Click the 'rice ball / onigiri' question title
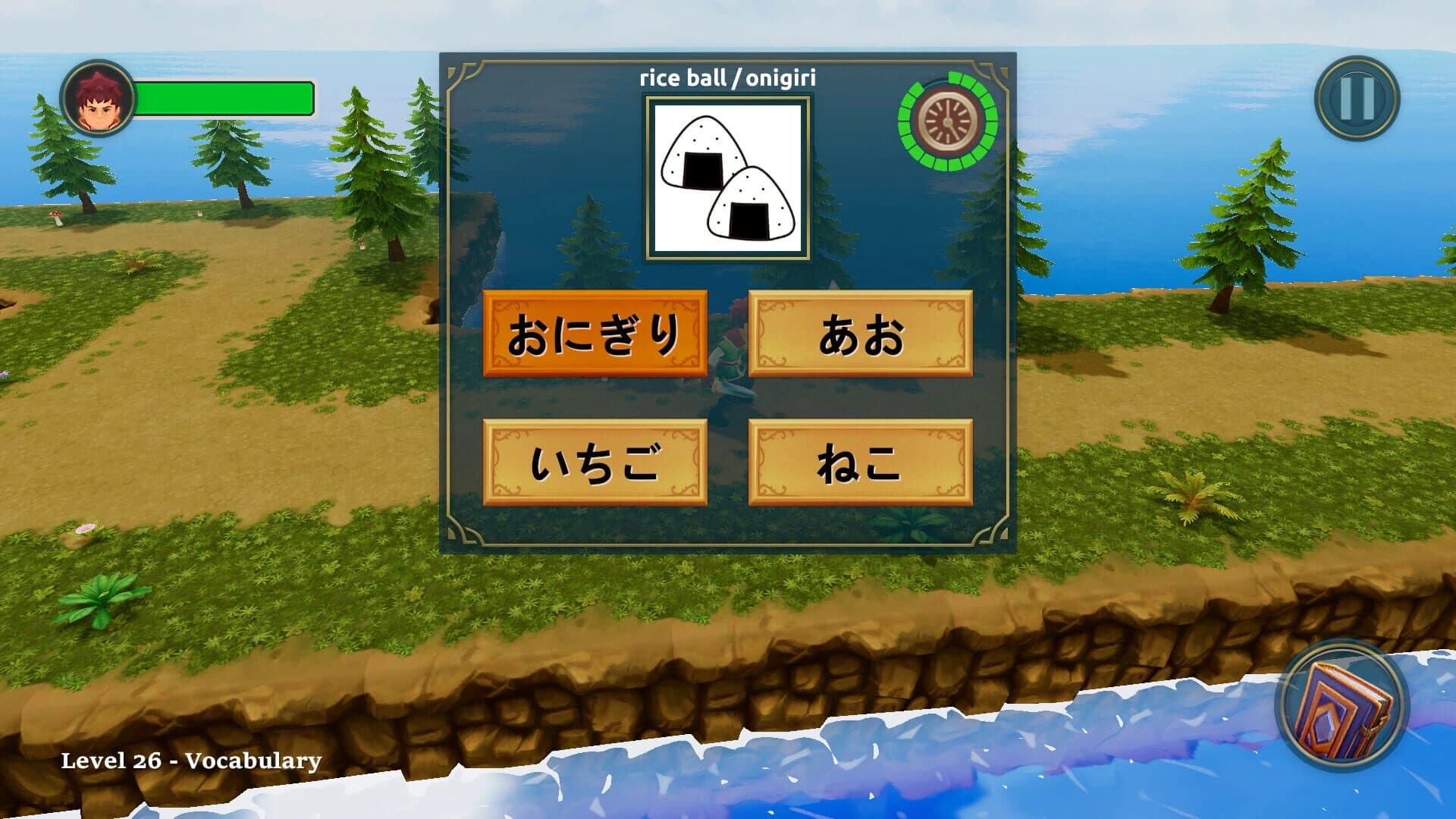This screenshot has width=1456, height=819. click(x=729, y=76)
